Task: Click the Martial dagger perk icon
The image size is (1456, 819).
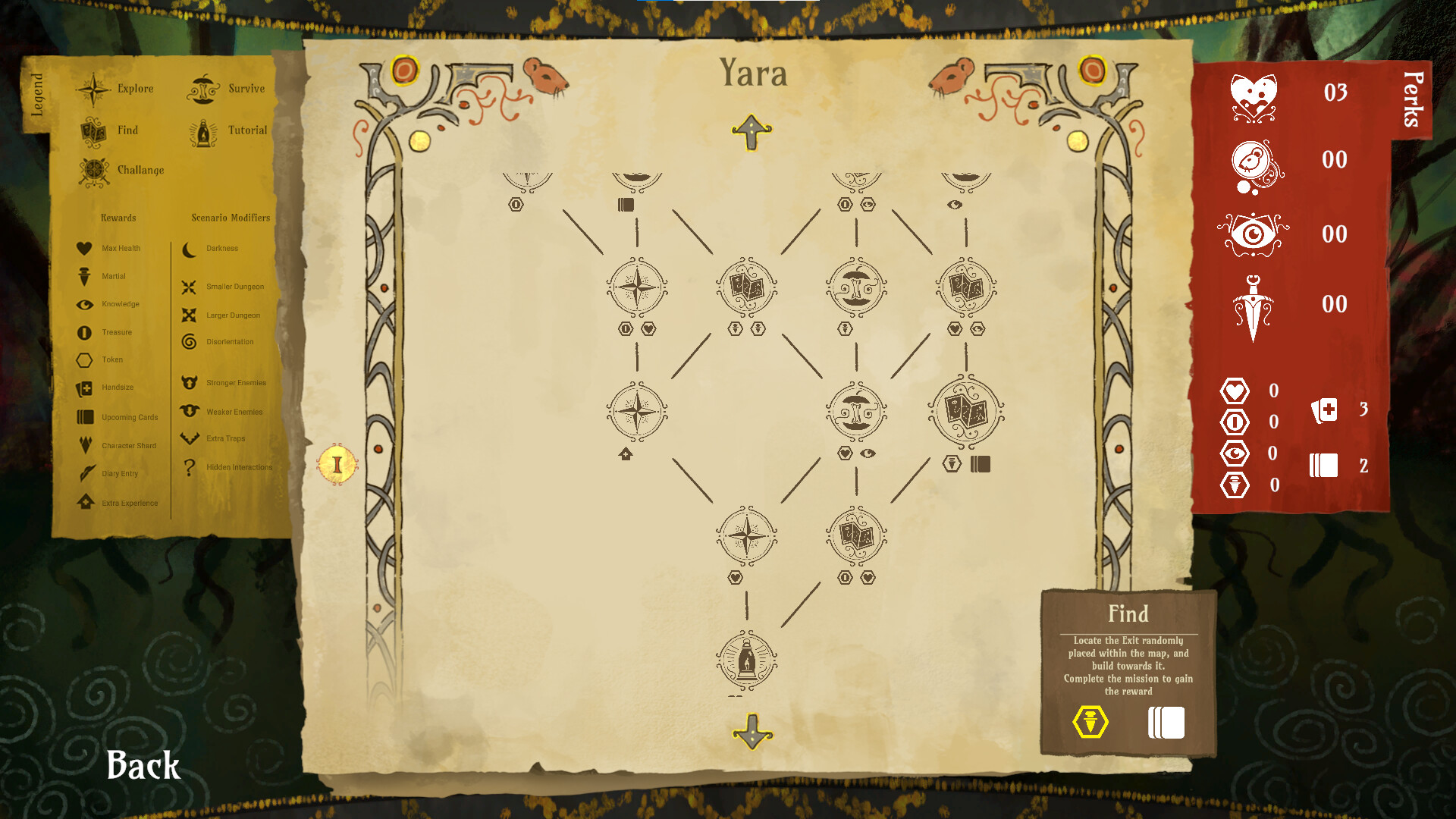Action: pos(1253,303)
